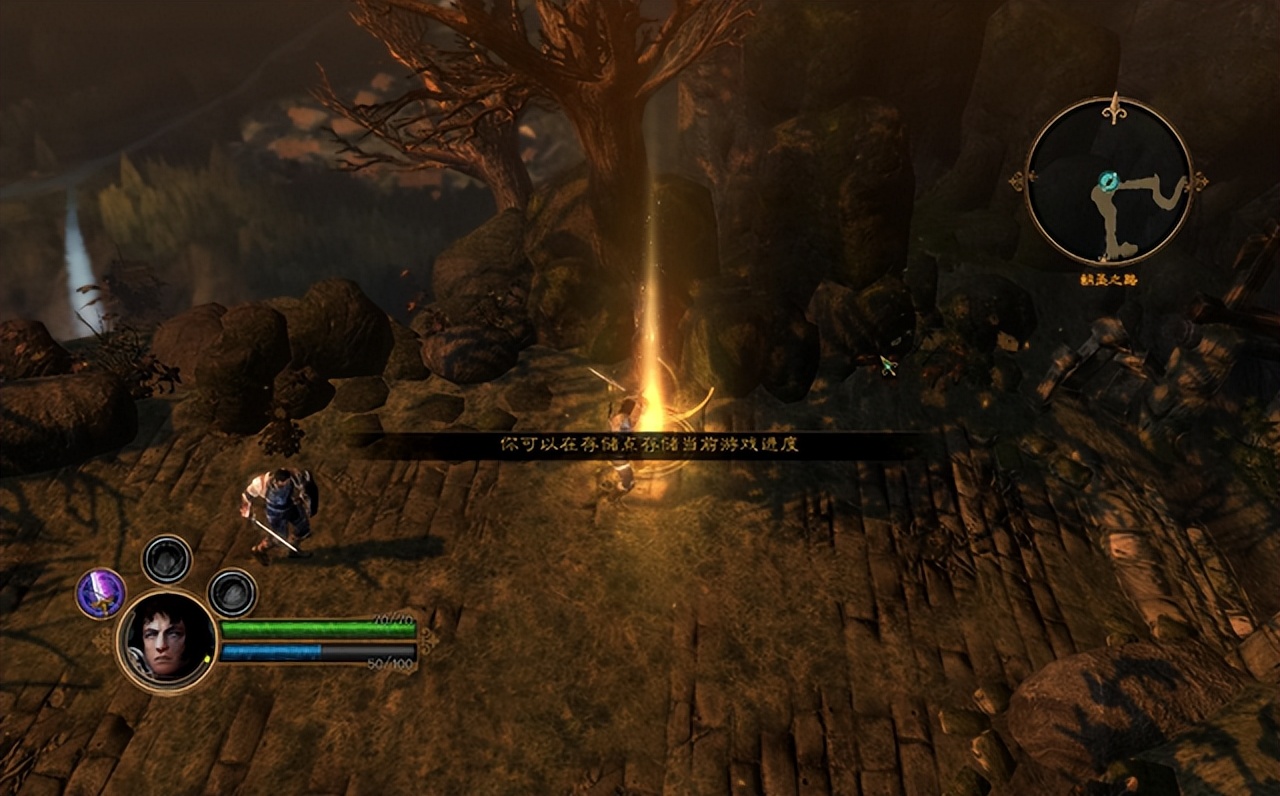This screenshot has width=1280, height=796.
Task: Activate the purple glowing sword ability
Action: coord(101,593)
